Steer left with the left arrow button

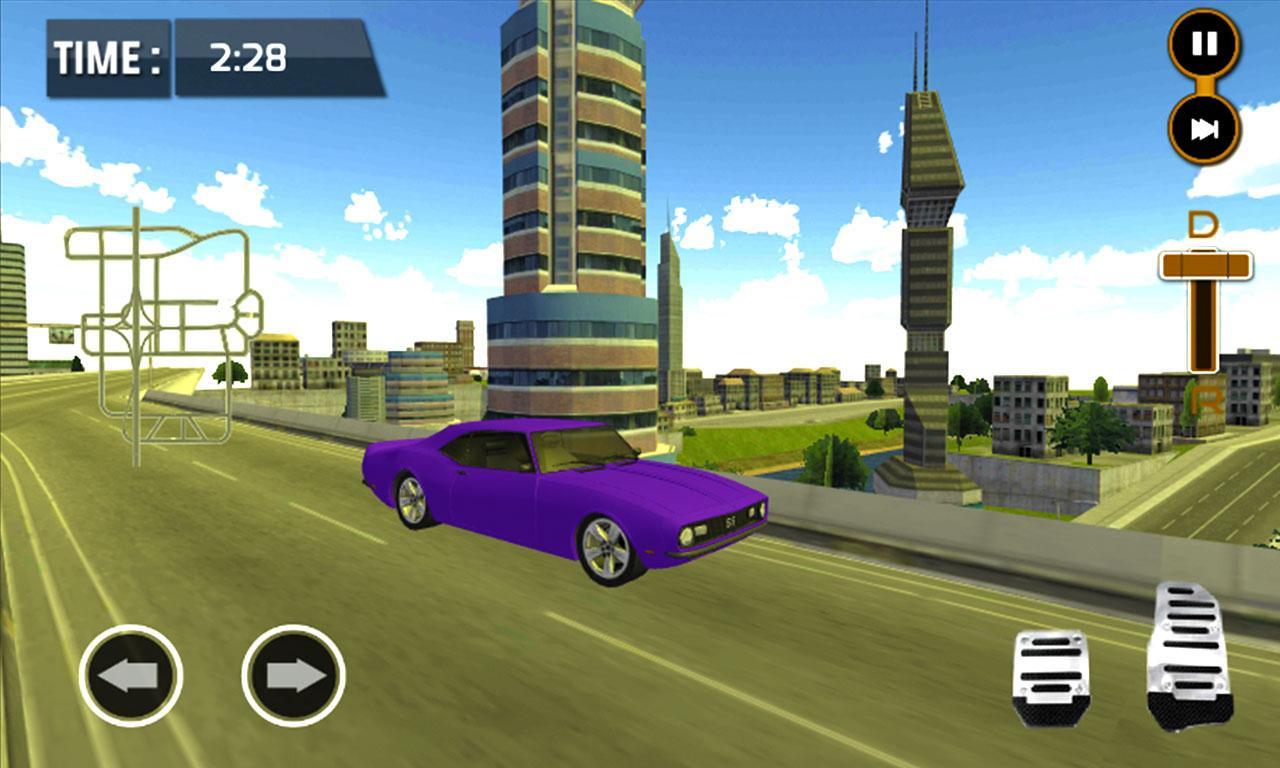pyautogui.click(x=130, y=675)
